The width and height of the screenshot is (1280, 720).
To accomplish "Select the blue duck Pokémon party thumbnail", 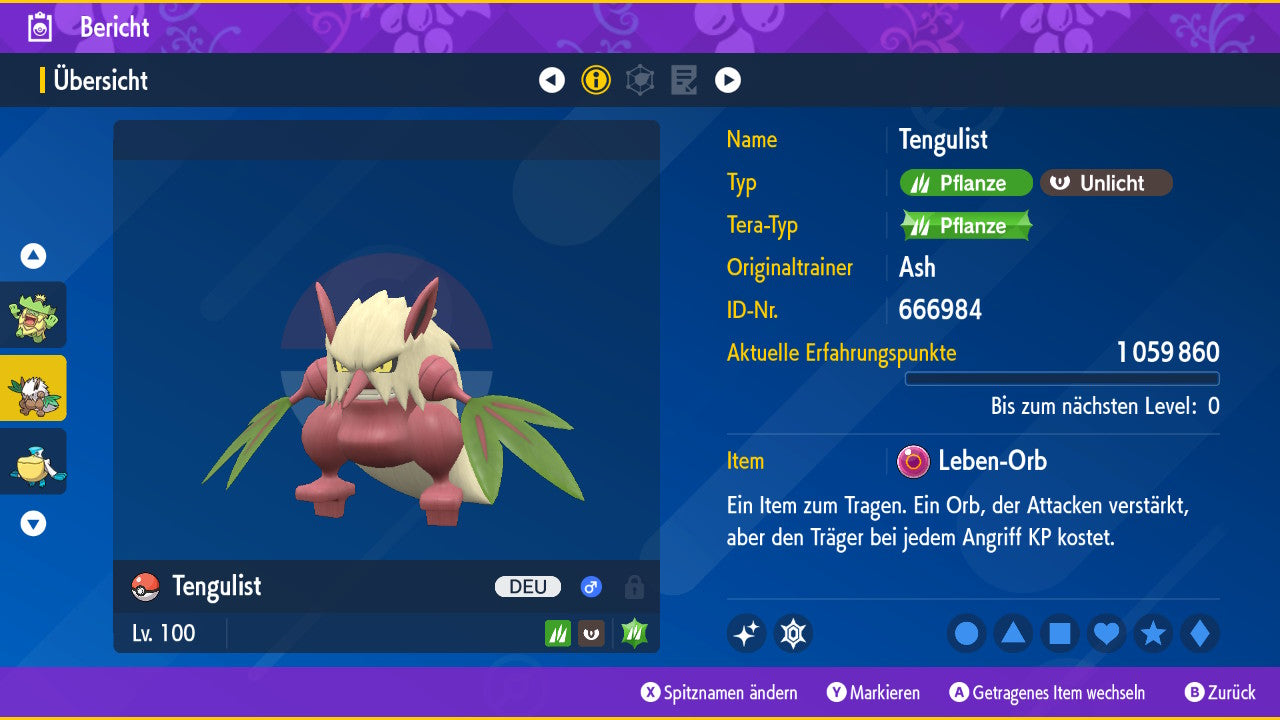I will (x=34, y=461).
